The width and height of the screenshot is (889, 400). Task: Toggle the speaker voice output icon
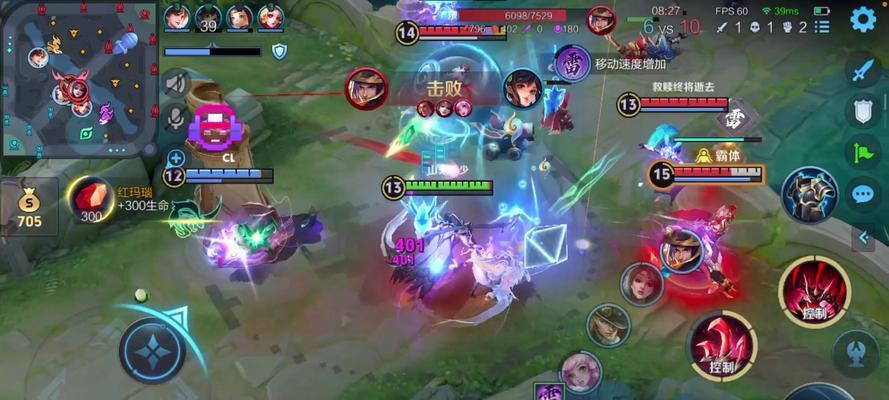point(176,83)
